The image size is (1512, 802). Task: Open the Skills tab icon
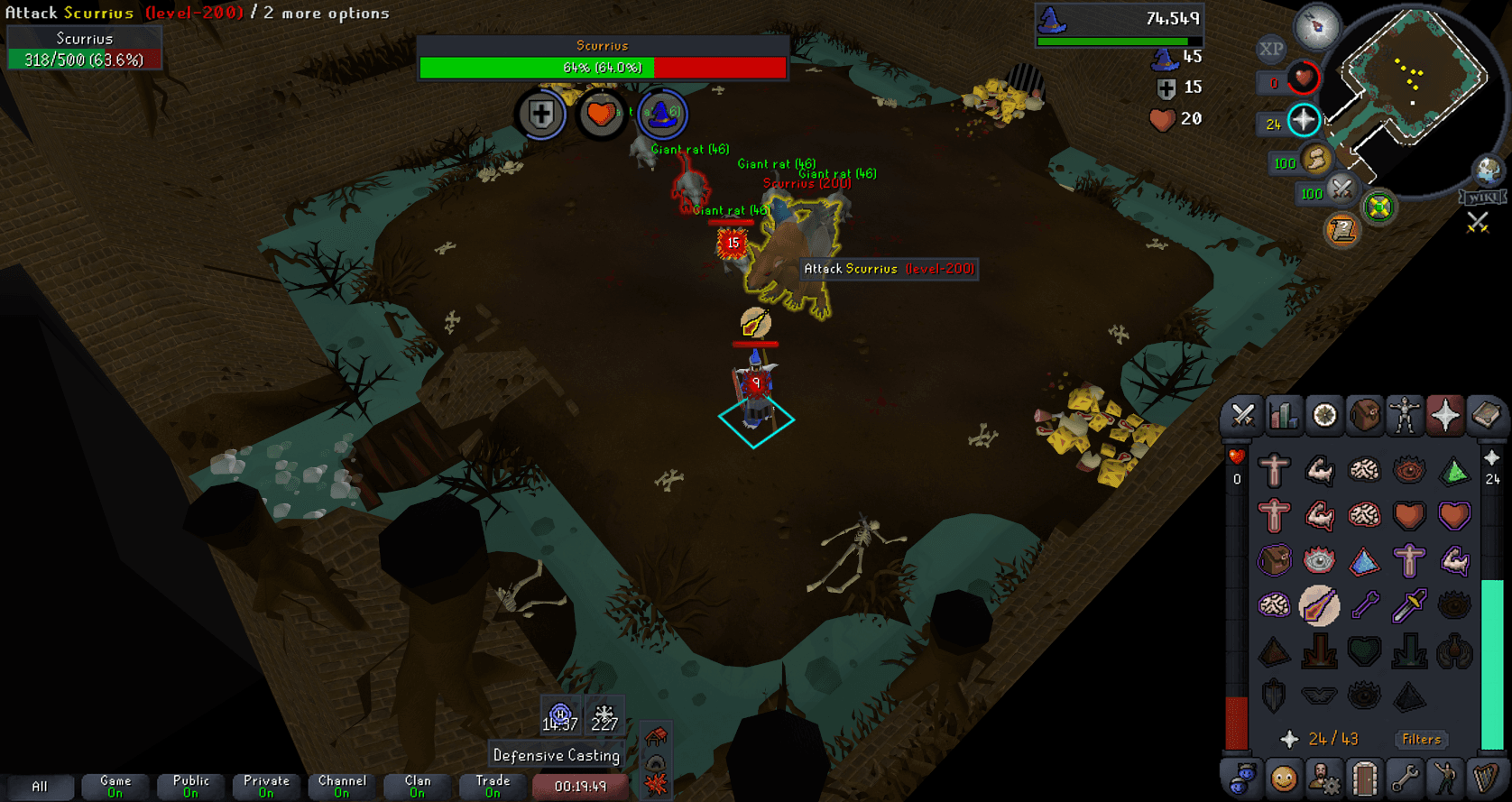pyautogui.click(x=1284, y=416)
